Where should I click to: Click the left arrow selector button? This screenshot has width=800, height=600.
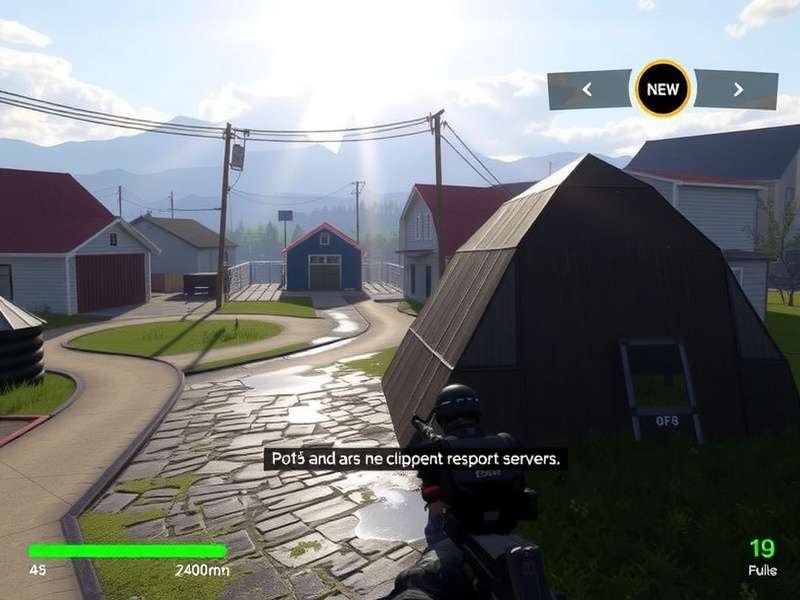[588, 90]
